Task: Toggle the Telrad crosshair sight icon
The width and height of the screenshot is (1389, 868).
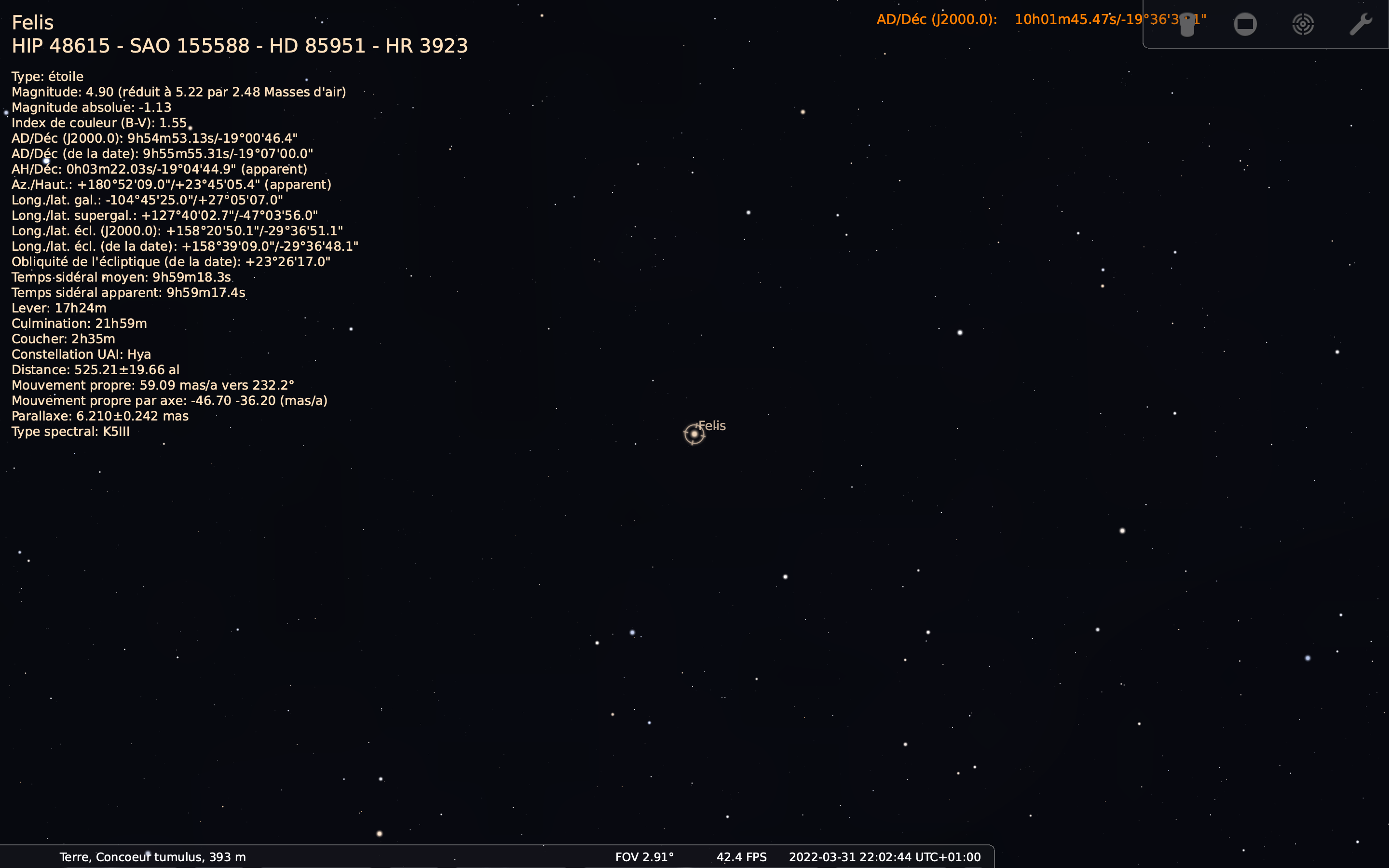Action: (1303, 24)
